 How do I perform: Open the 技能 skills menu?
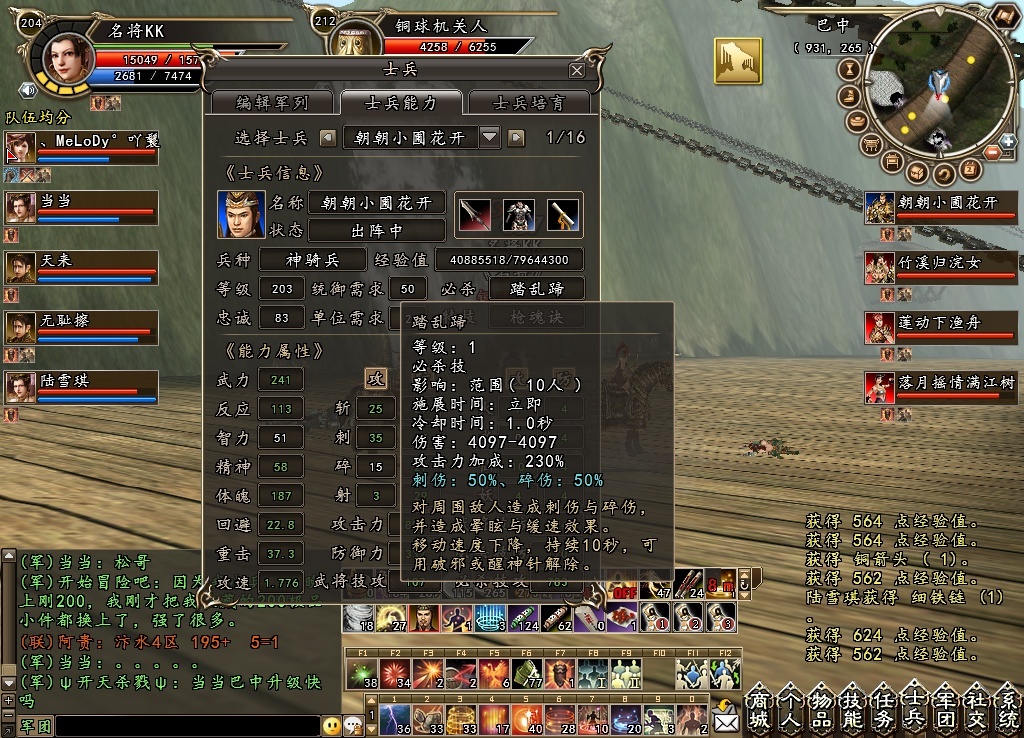point(854,708)
